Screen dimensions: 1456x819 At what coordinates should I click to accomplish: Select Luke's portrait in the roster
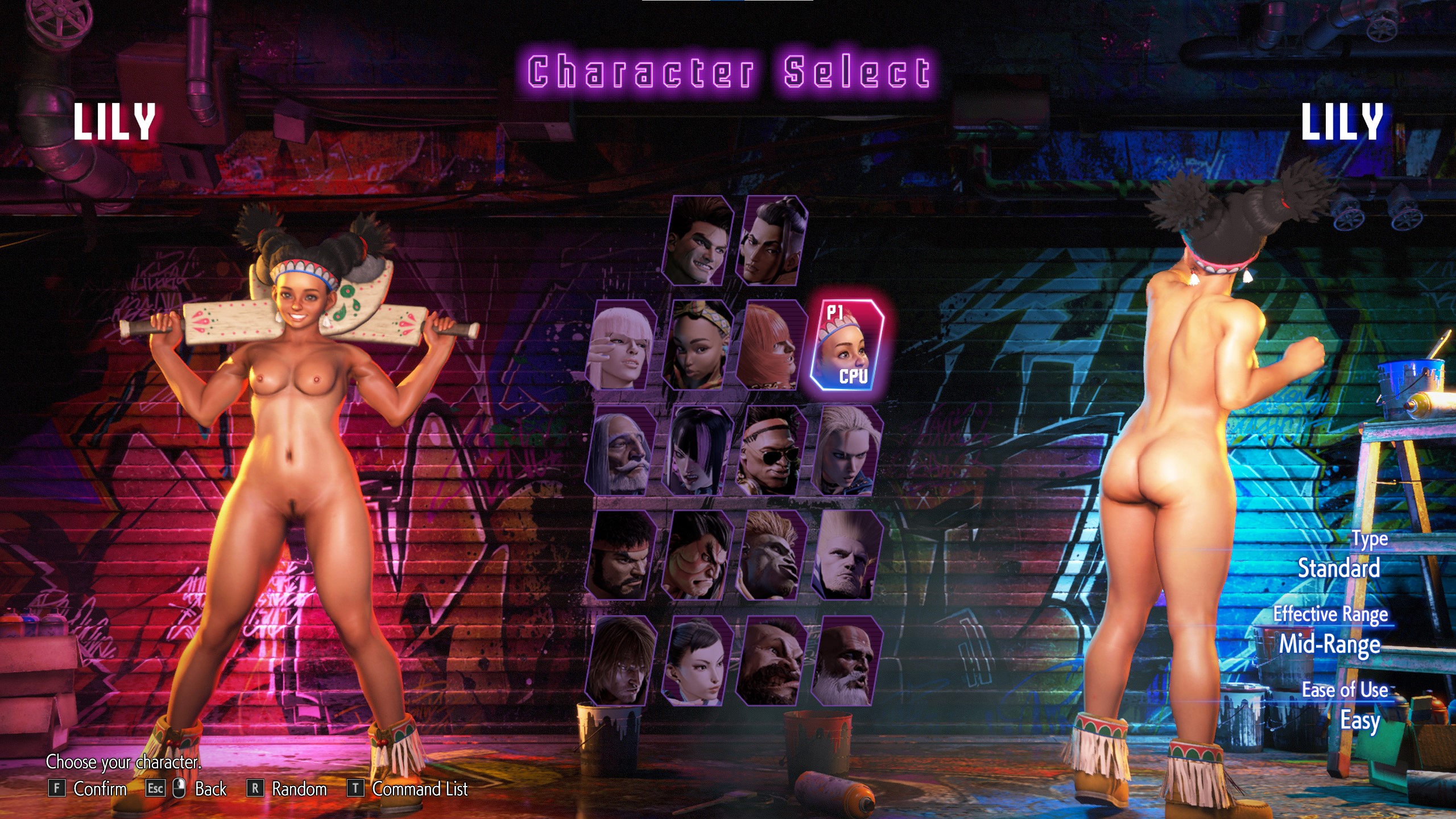698,241
